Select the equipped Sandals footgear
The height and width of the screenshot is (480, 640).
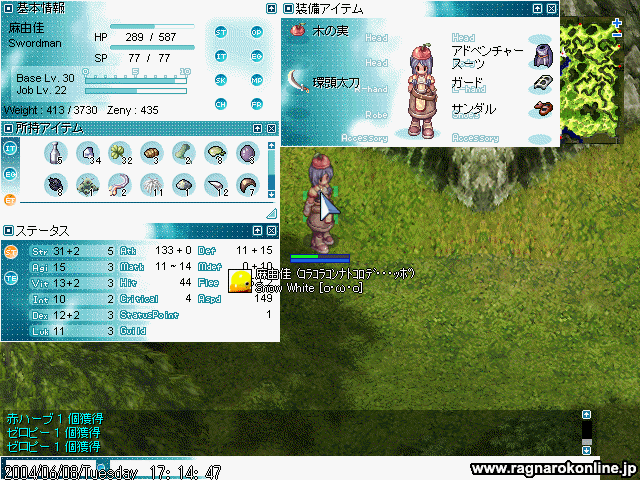[x=543, y=108]
